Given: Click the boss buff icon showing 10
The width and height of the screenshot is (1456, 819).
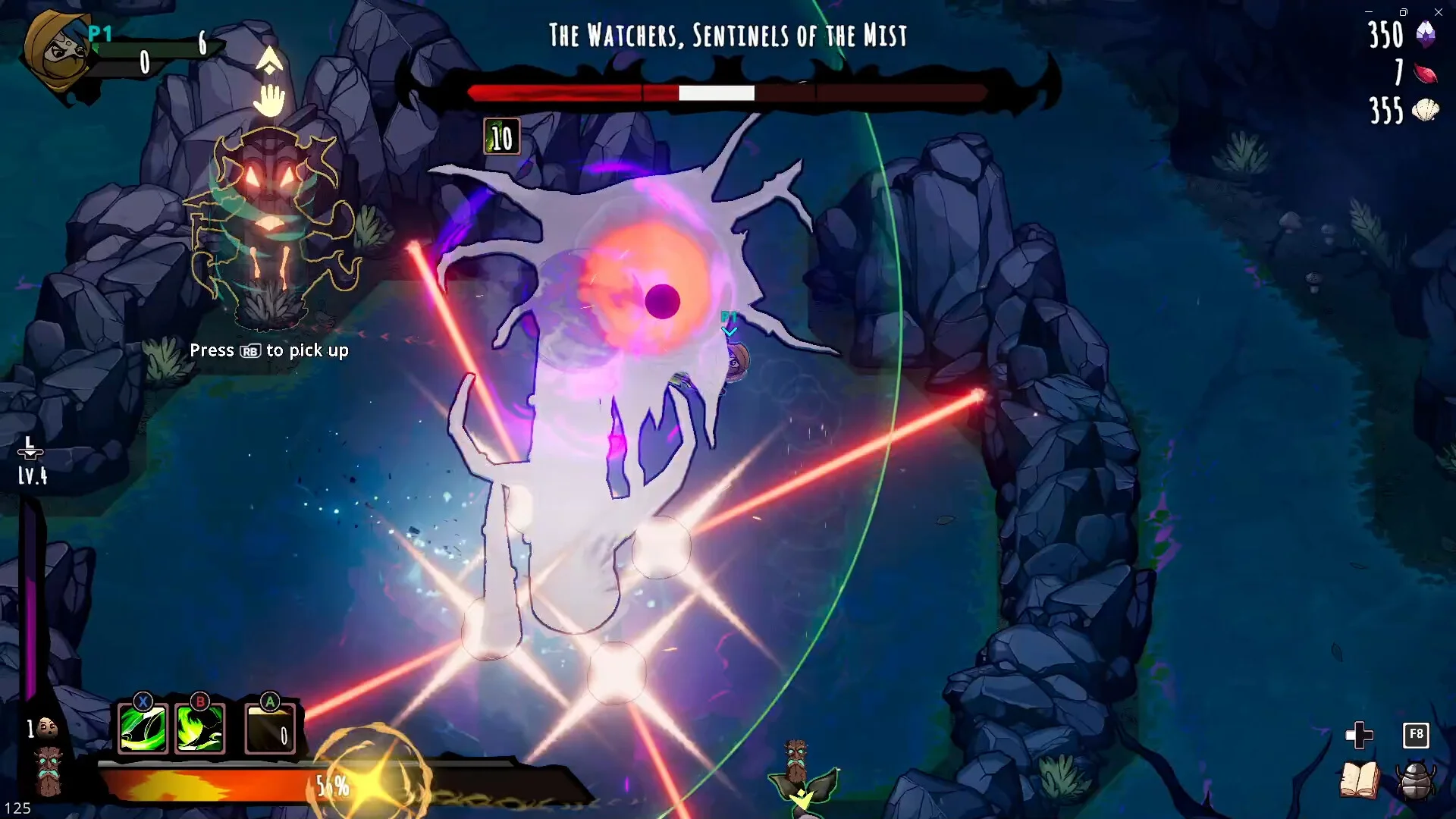Looking at the screenshot, I should pyautogui.click(x=502, y=137).
